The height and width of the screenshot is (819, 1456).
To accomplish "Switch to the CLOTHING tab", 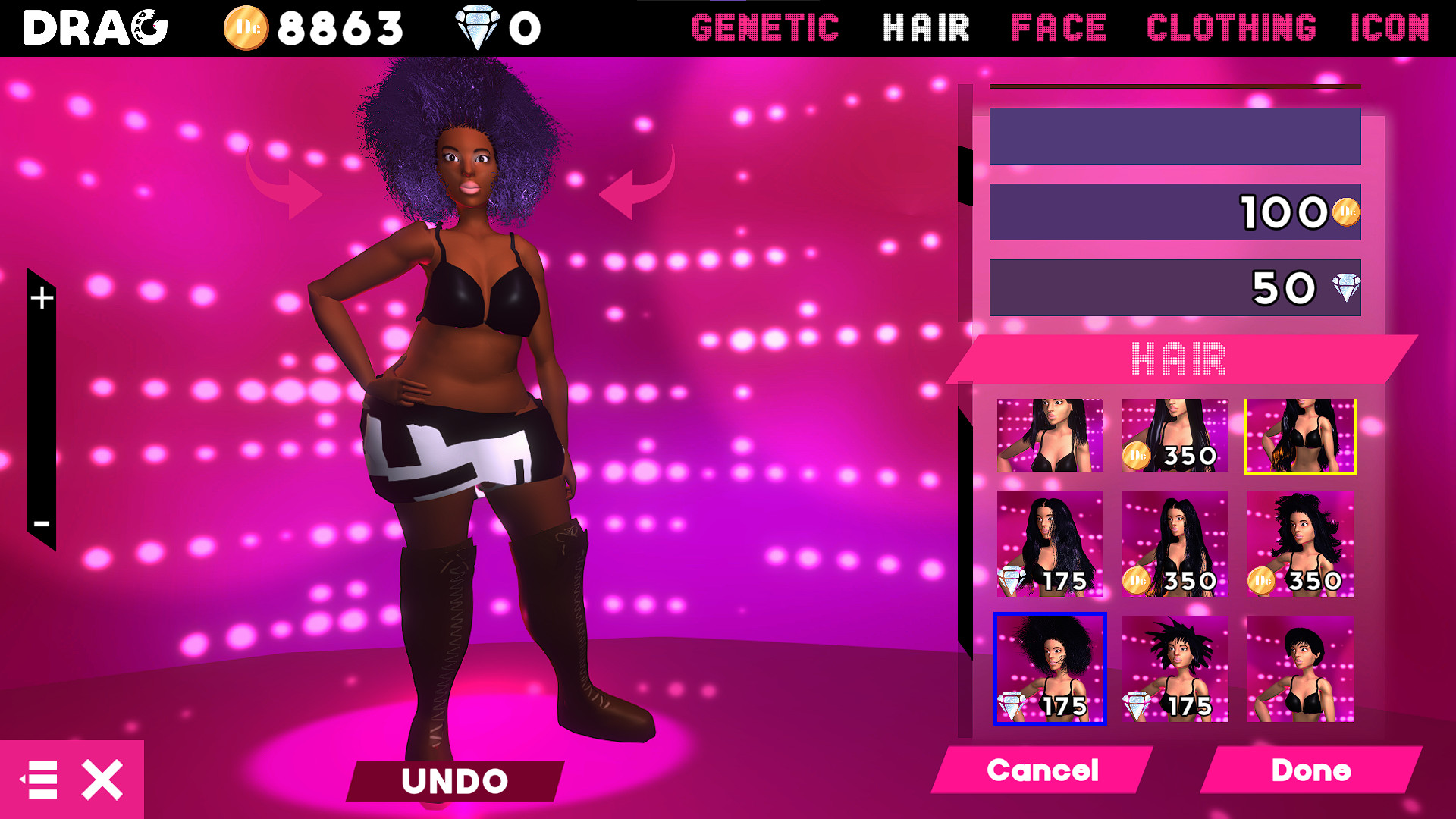I will pyautogui.click(x=1232, y=28).
